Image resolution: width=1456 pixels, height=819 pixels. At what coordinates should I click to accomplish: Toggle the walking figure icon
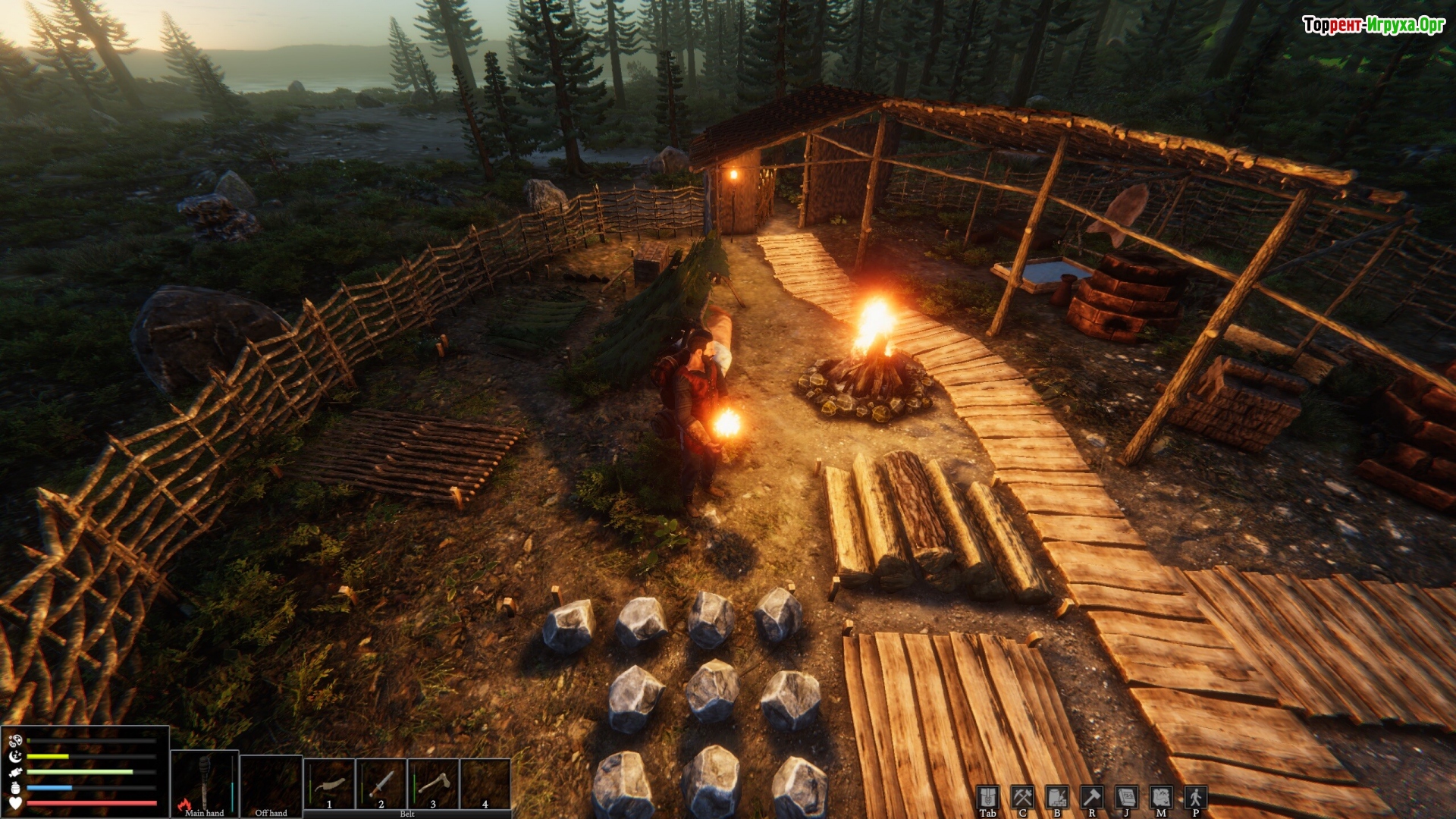pyautogui.click(x=1196, y=798)
